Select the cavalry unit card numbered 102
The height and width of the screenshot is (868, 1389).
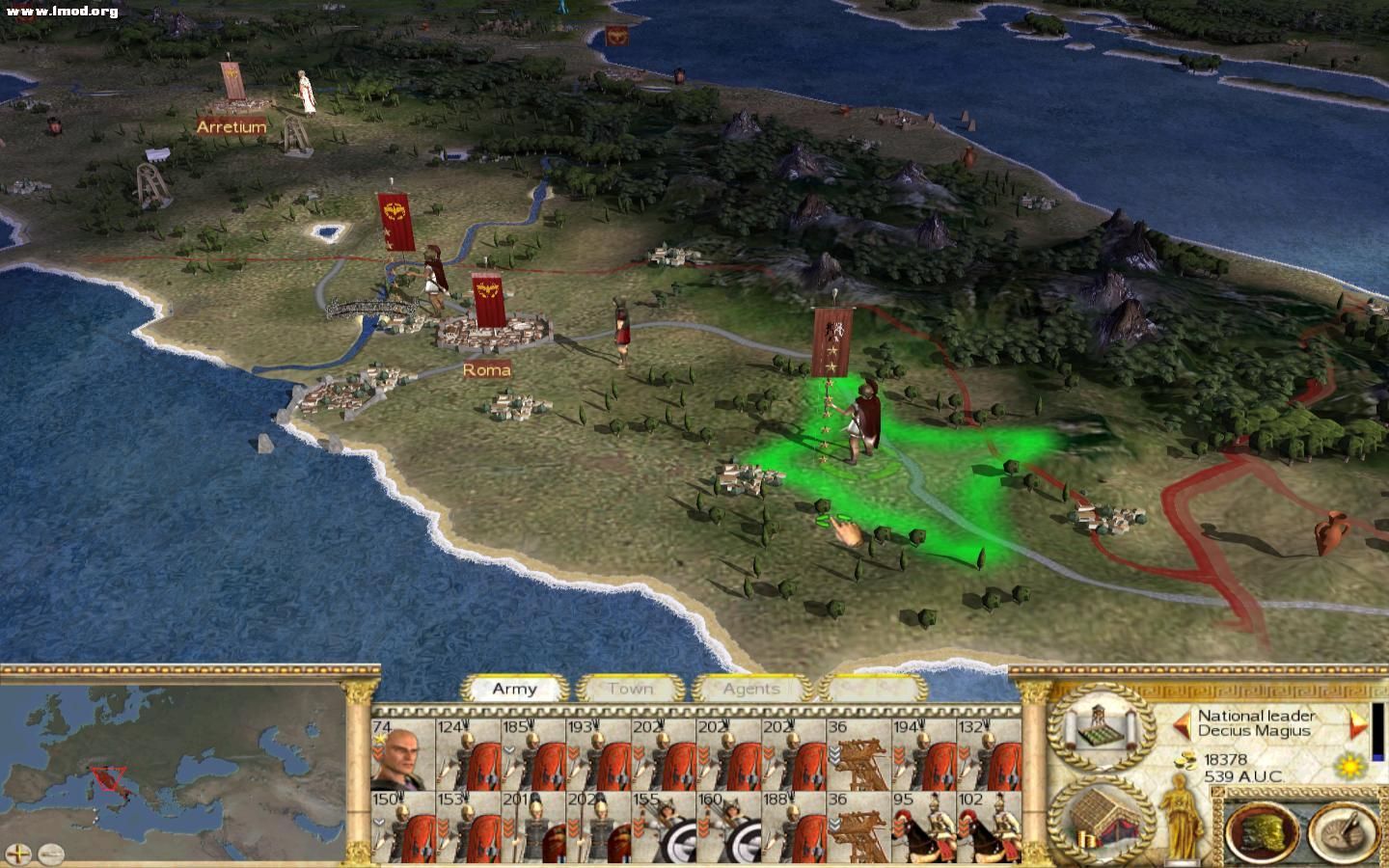(x=989, y=827)
